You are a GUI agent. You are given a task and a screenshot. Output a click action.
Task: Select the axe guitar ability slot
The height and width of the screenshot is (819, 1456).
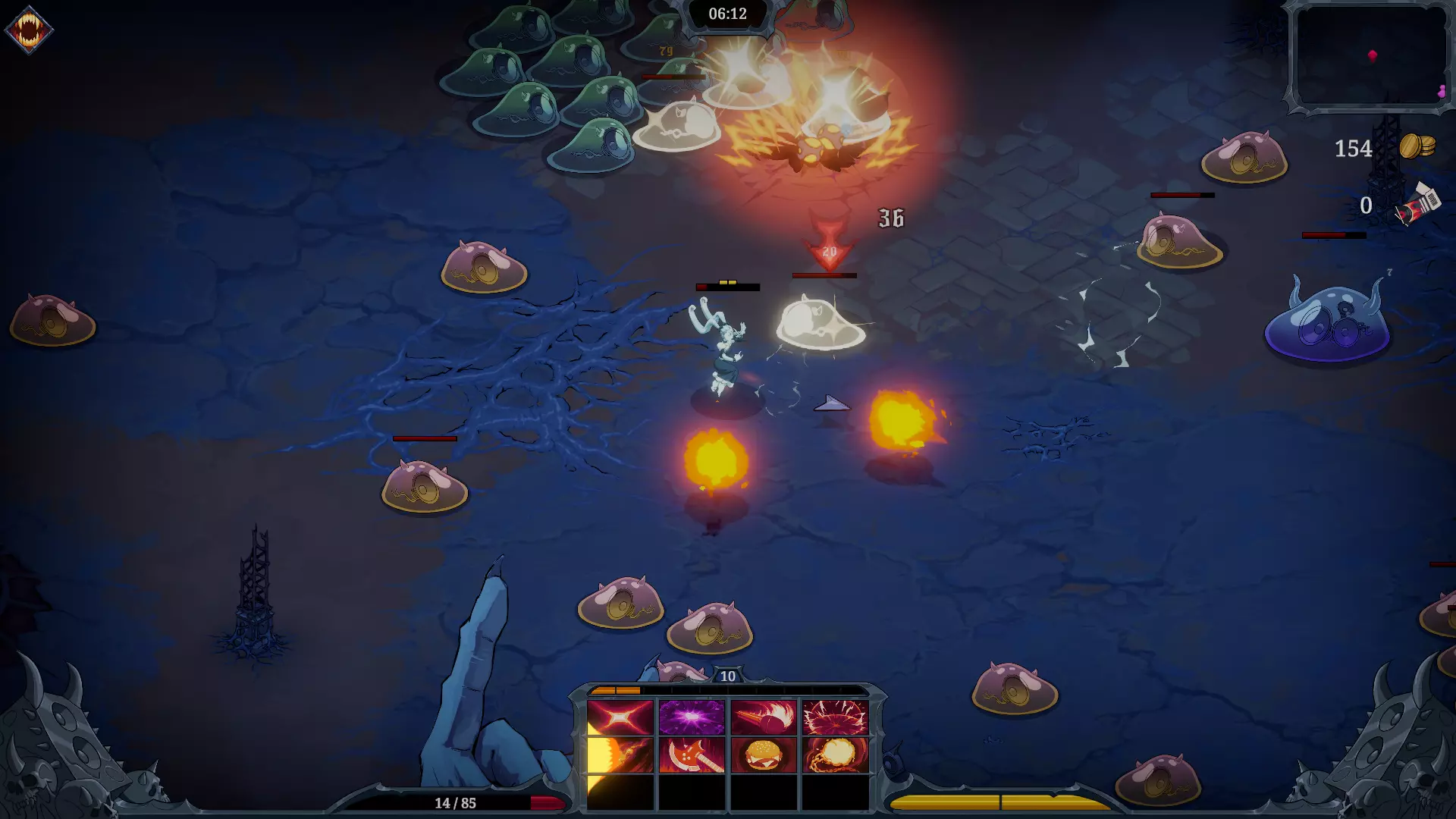(x=692, y=755)
